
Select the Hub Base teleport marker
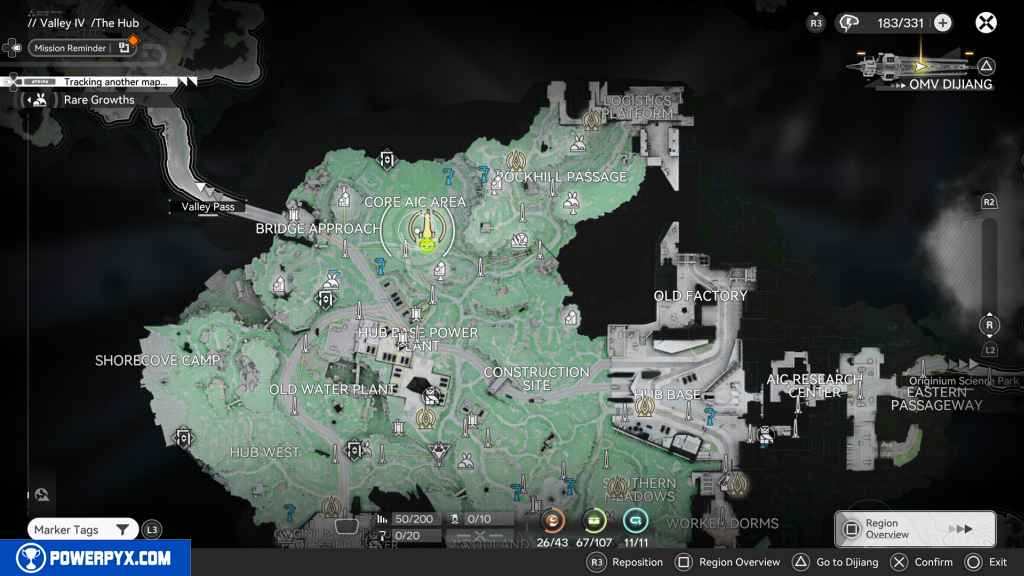645,406
